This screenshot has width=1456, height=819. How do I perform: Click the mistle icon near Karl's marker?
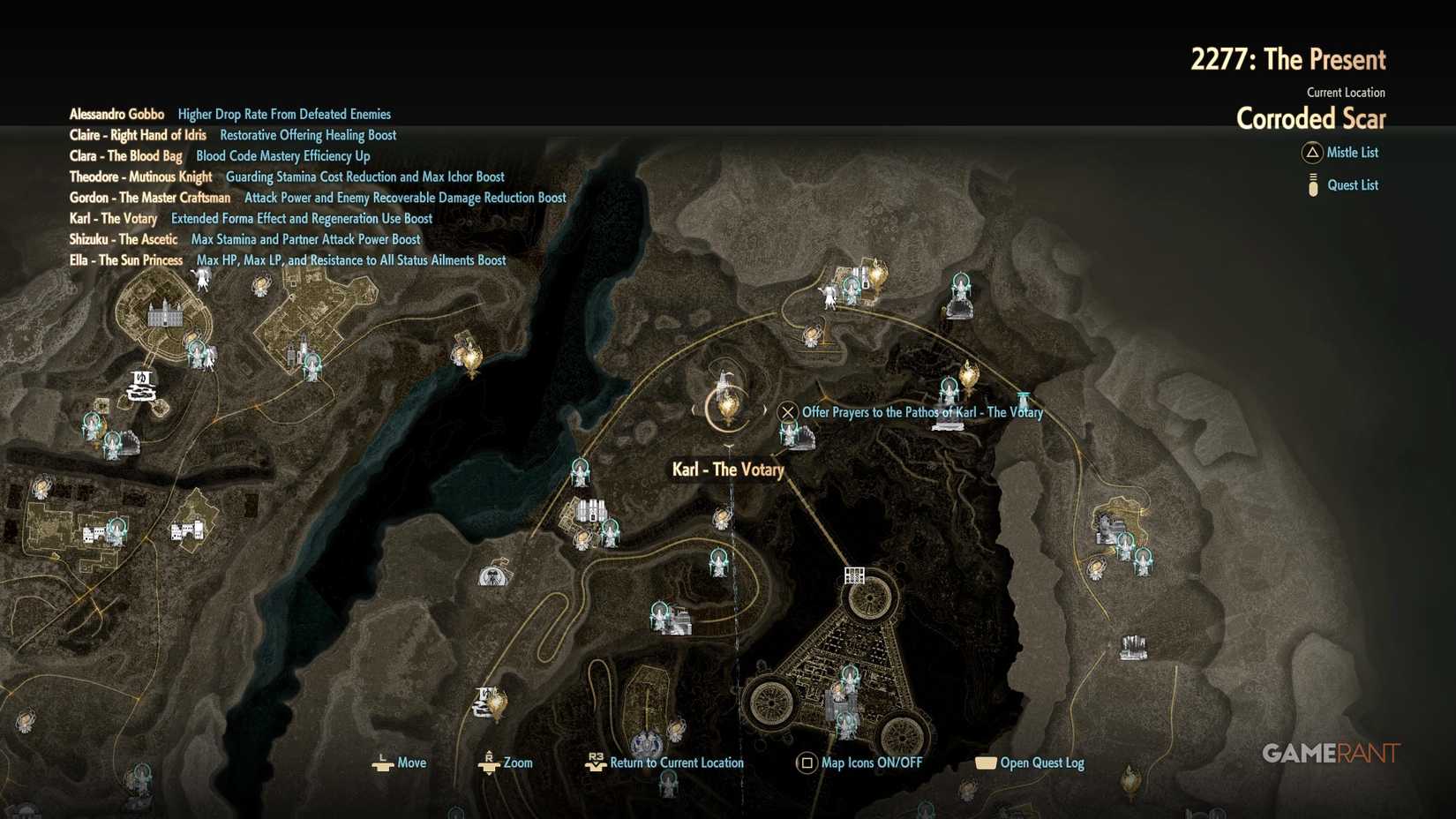pyautogui.click(x=790, y=432)
